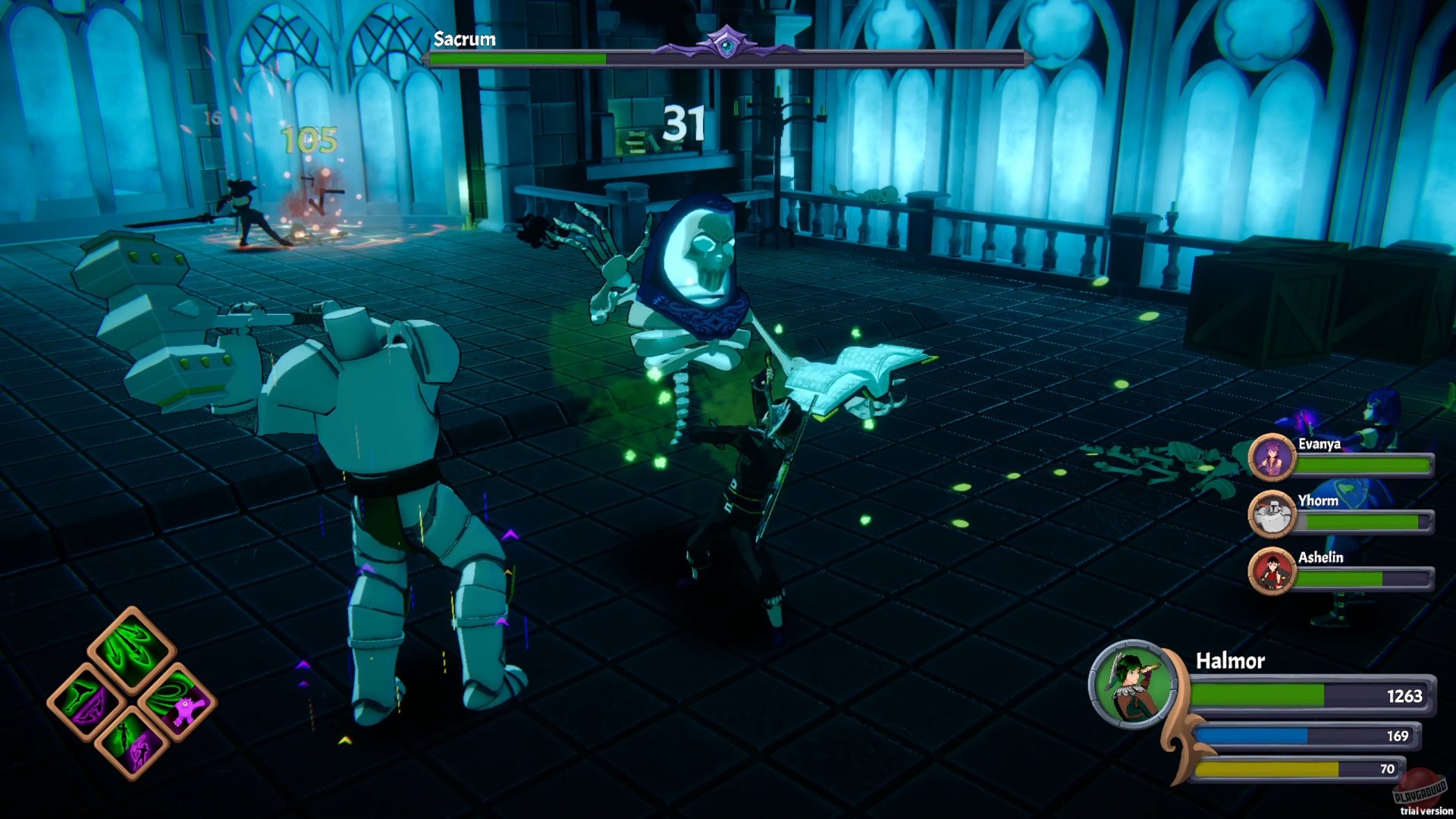This screenshot has height=819, width=1456.
Task: Select the Halmor name label
Action: click(x=1228, y=662)
